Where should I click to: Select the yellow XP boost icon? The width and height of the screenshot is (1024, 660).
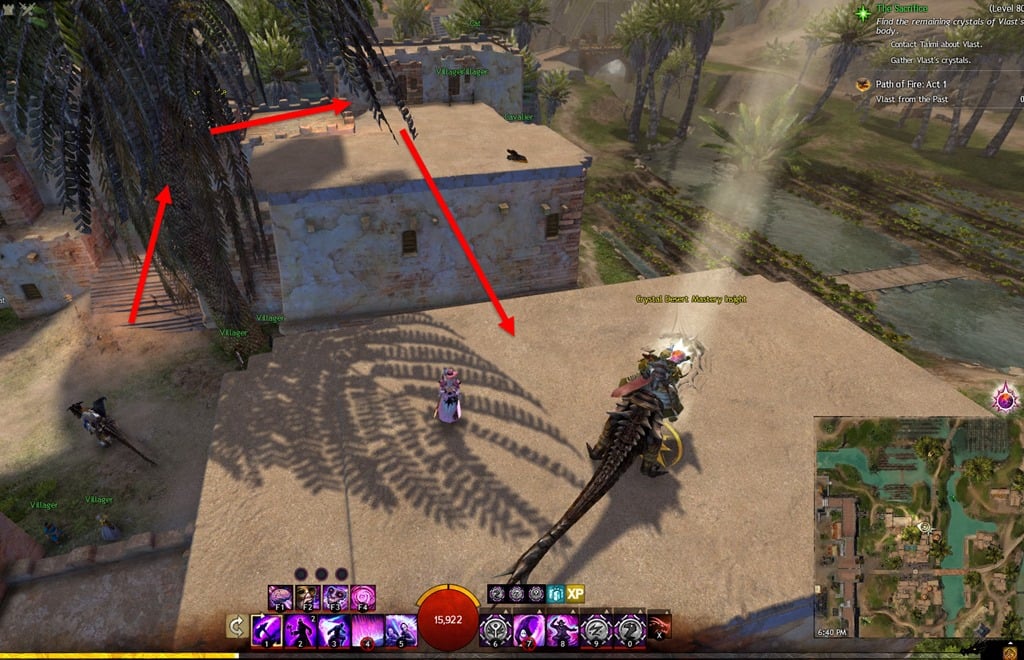pos(575,594)
